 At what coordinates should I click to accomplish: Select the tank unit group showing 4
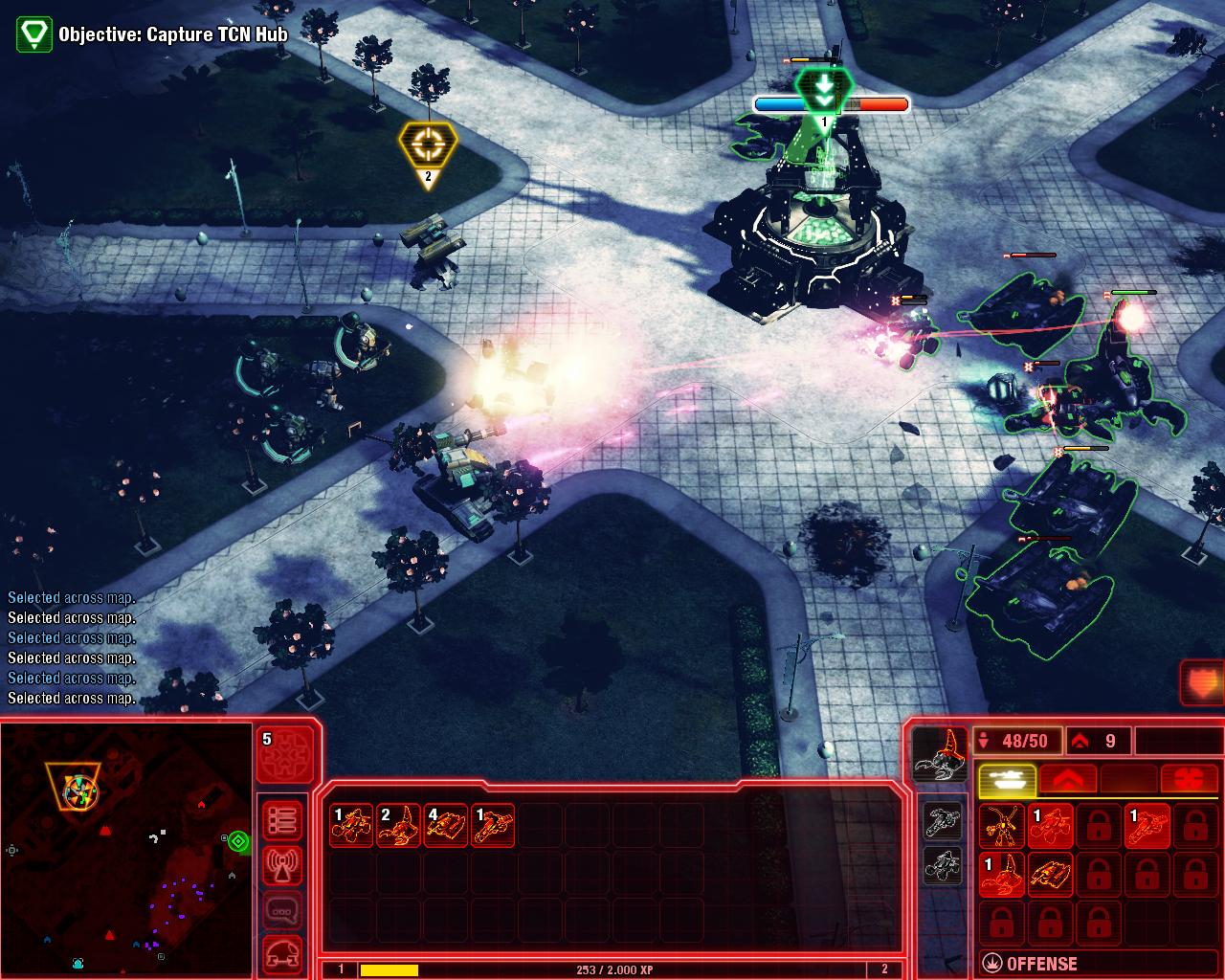point(445,826)
